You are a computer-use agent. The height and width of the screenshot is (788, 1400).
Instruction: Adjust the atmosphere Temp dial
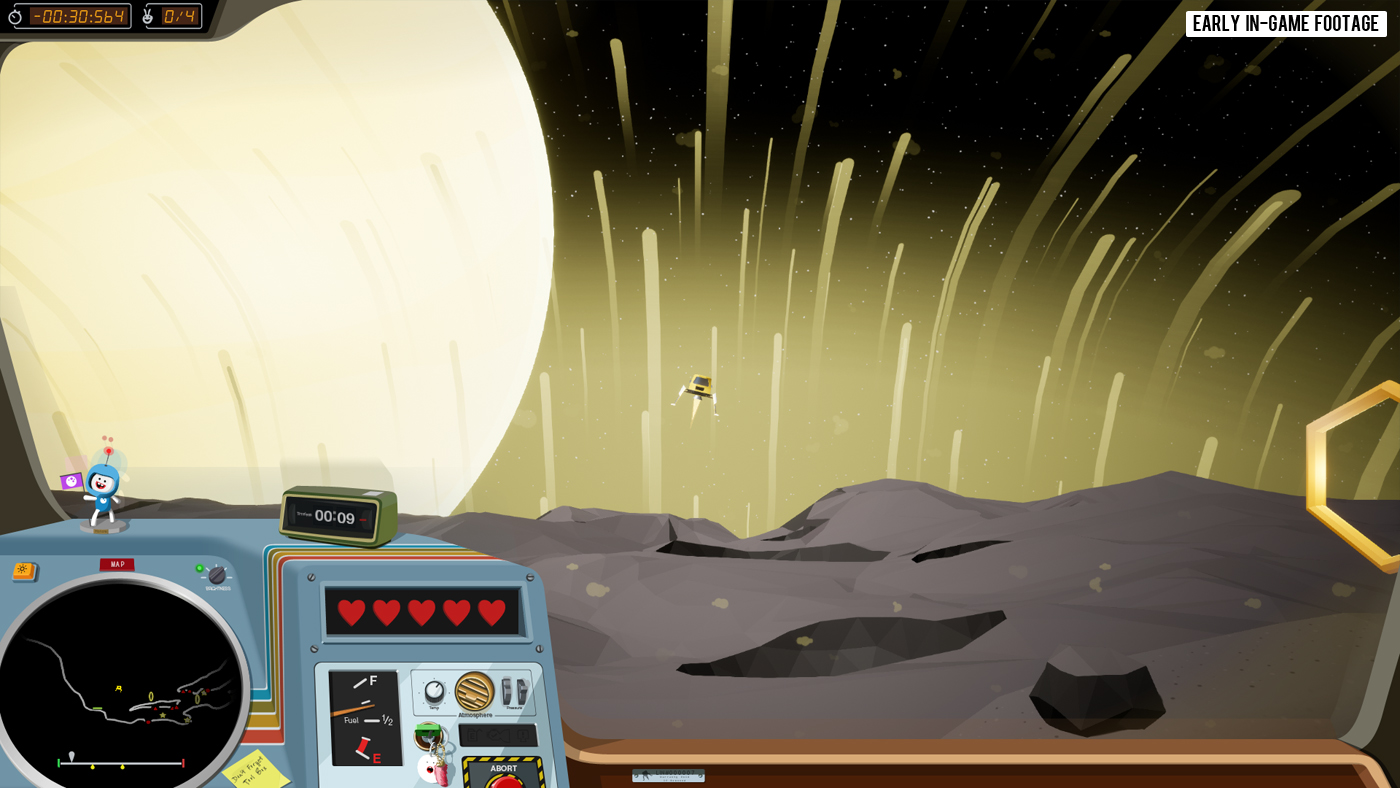(x=434, y=691)
